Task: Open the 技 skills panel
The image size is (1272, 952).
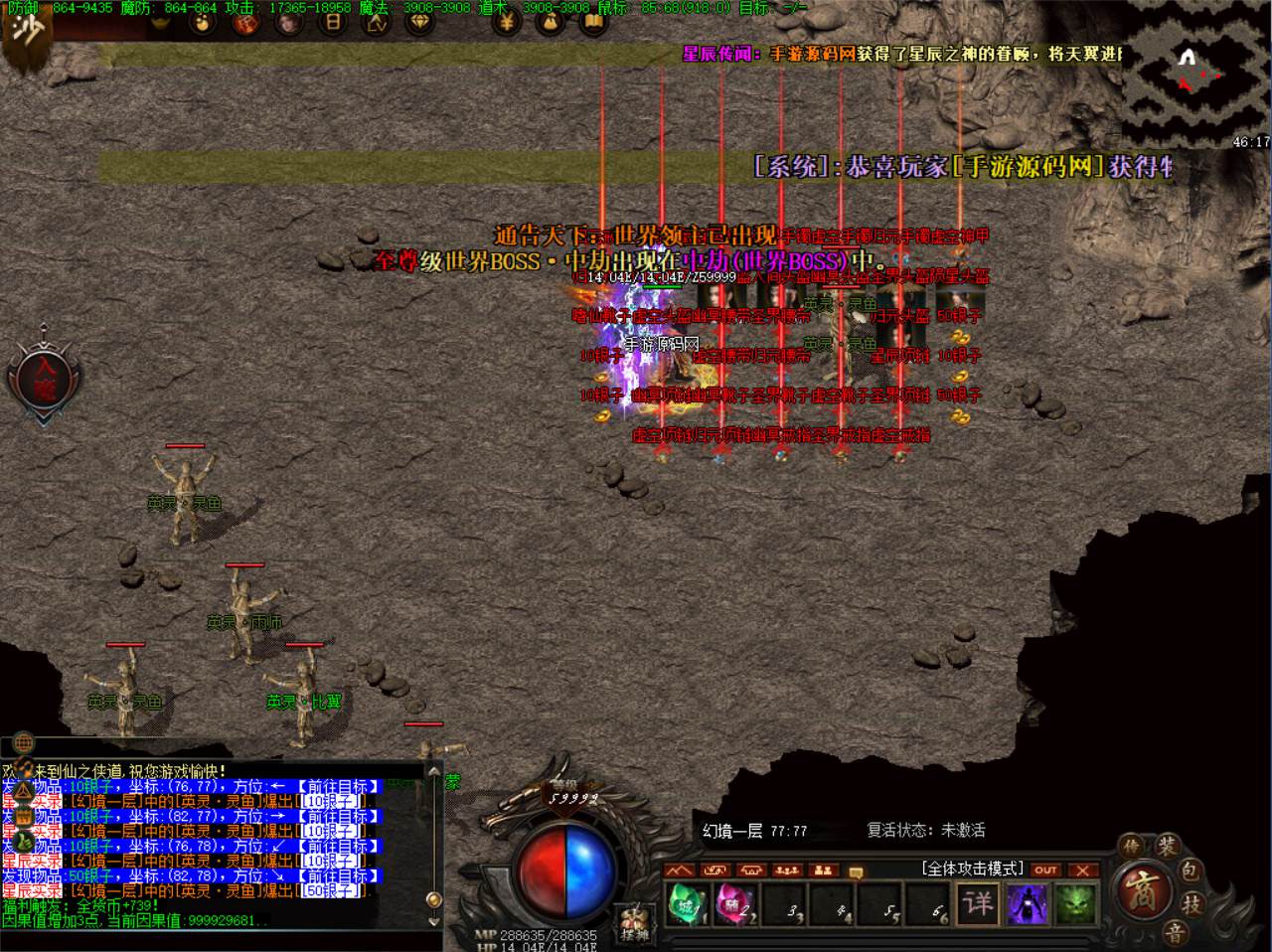Action: (x=1191, y=904)
